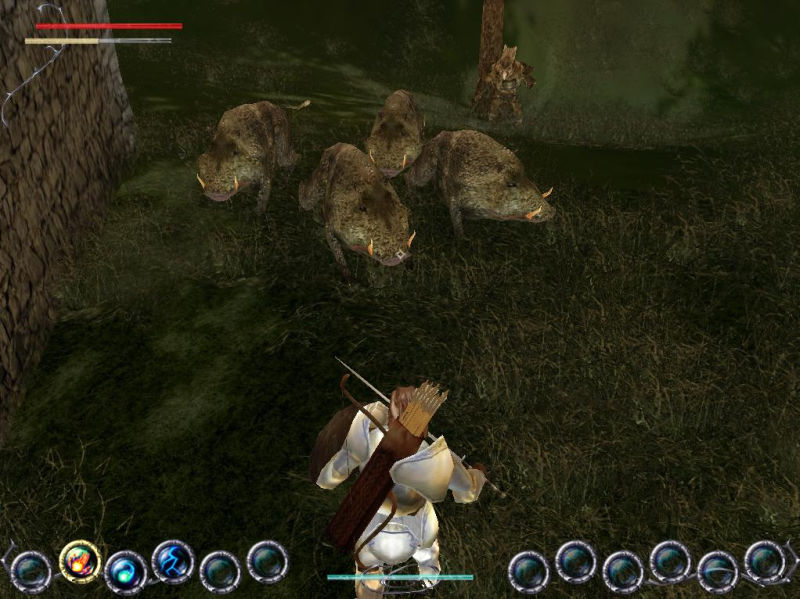800x599 pixels.
Task: Cast the glowing teal orb spell
Action: click(125, 571)
